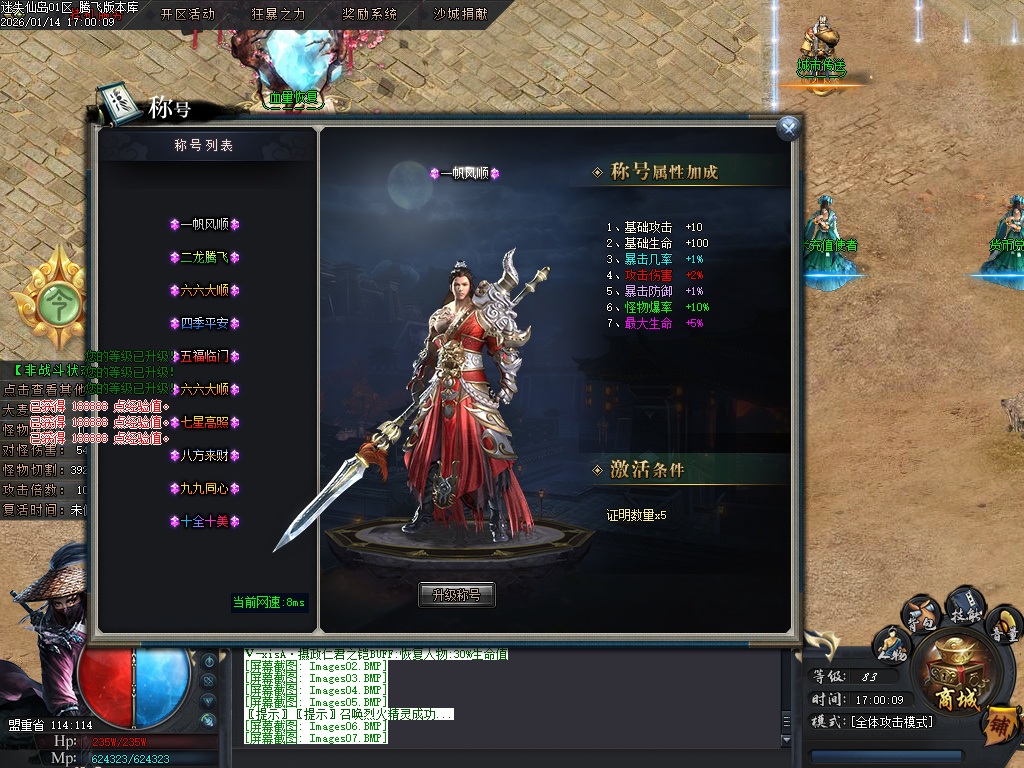Select the 一帆风顺 title in the list
Screen dimensions: 1024x768
pyautogui.click(x=204, y=225)
